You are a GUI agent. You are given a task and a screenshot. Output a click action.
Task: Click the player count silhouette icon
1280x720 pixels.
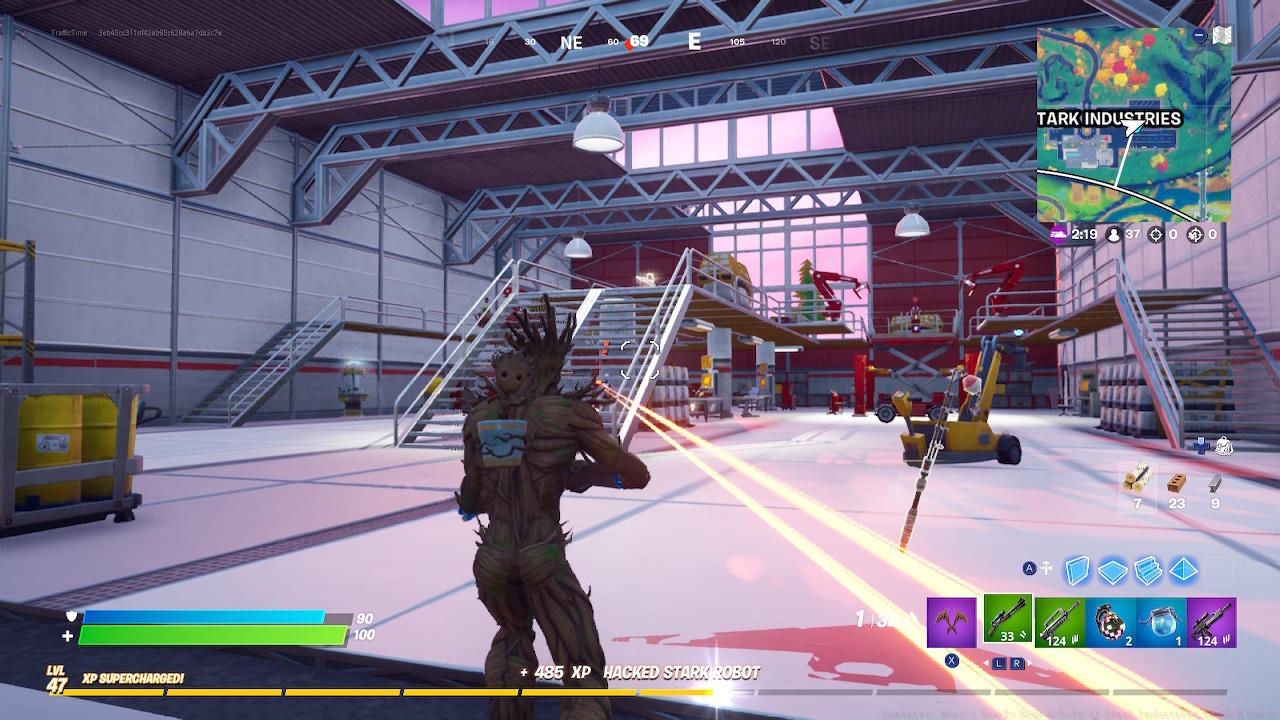(x=1114, y=235)
